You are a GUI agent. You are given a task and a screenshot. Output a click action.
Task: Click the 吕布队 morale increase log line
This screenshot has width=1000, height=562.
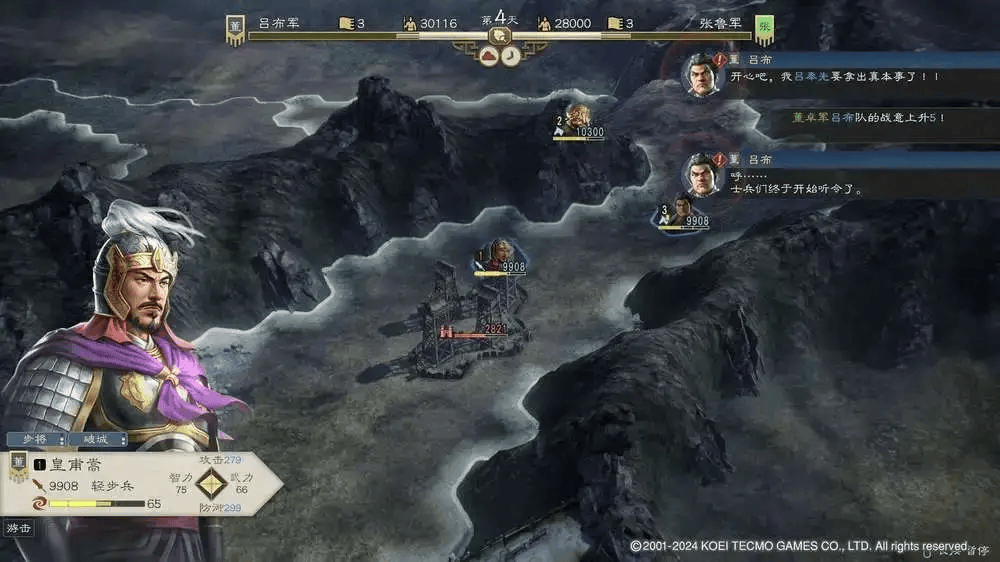[x=860, y=117]
